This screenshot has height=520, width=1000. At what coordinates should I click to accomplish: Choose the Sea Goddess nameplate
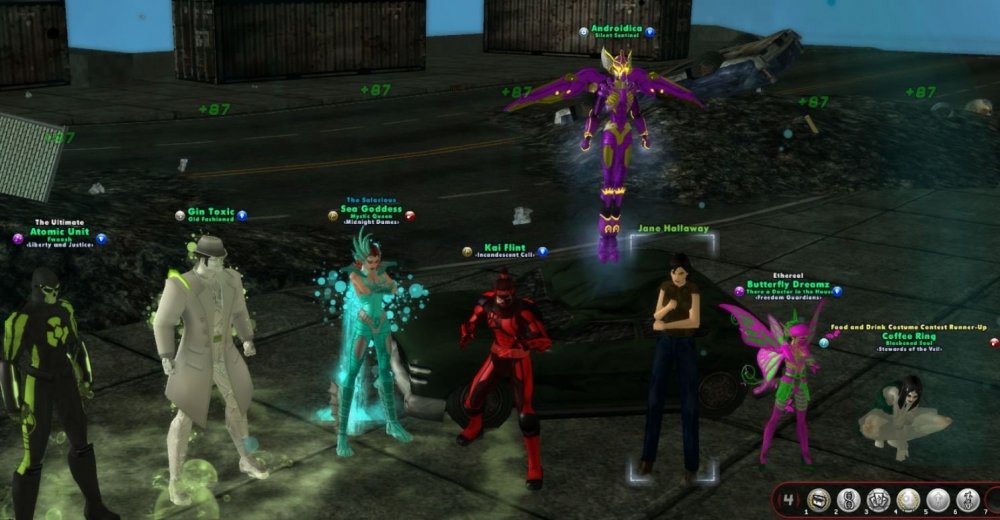[x=371, y=210]
